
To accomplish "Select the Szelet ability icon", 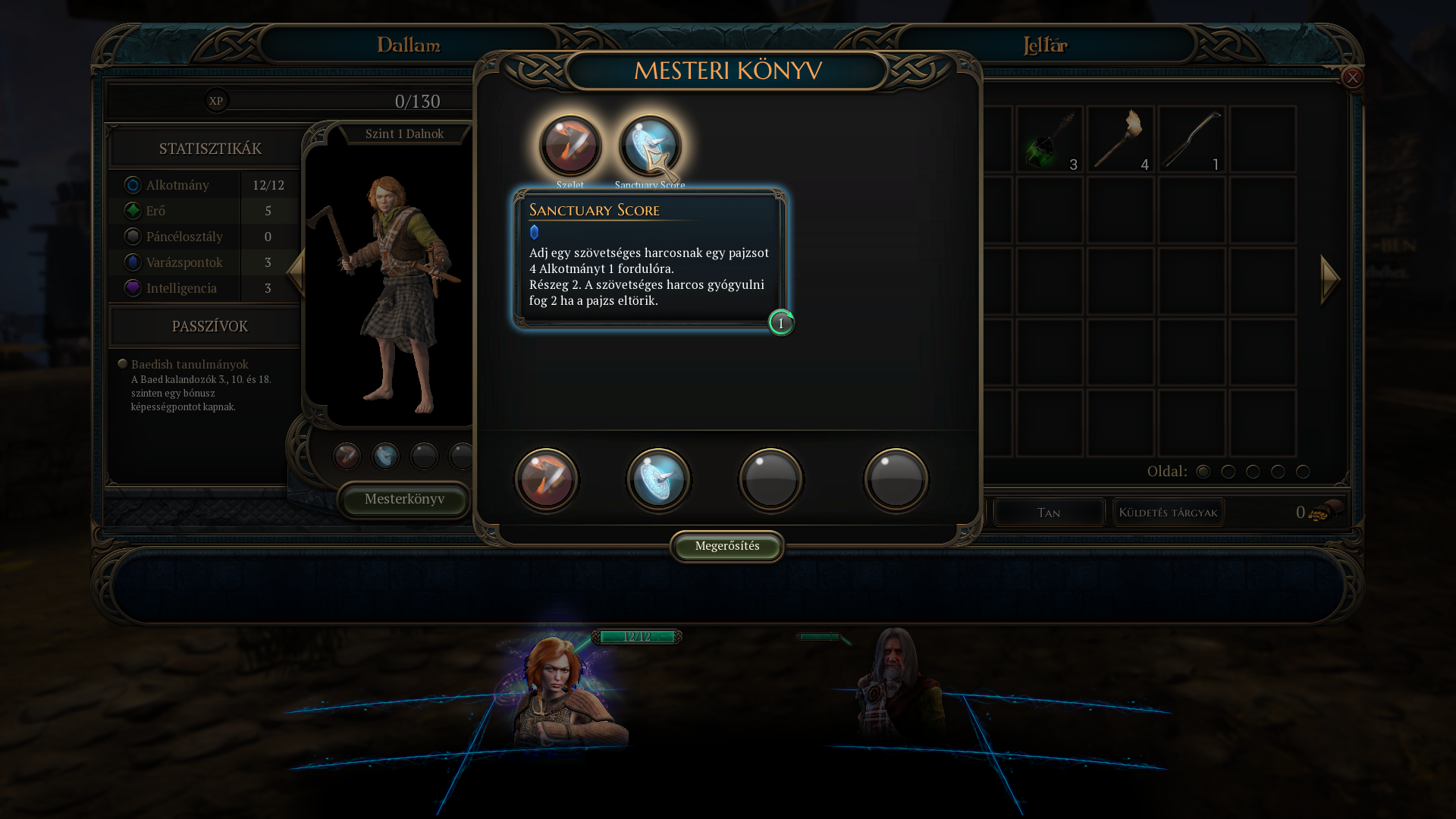I will tap(570, 146).
